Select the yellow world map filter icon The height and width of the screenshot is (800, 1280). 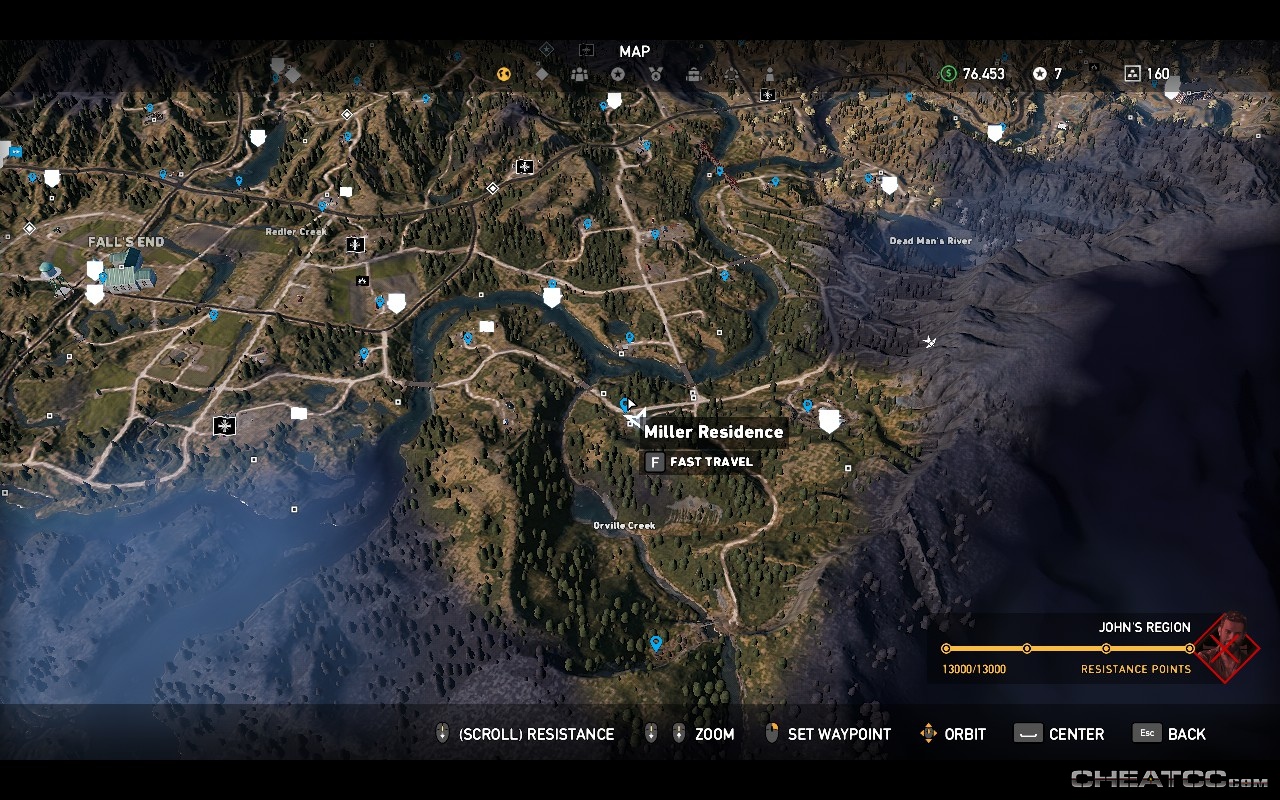[505, 74]
